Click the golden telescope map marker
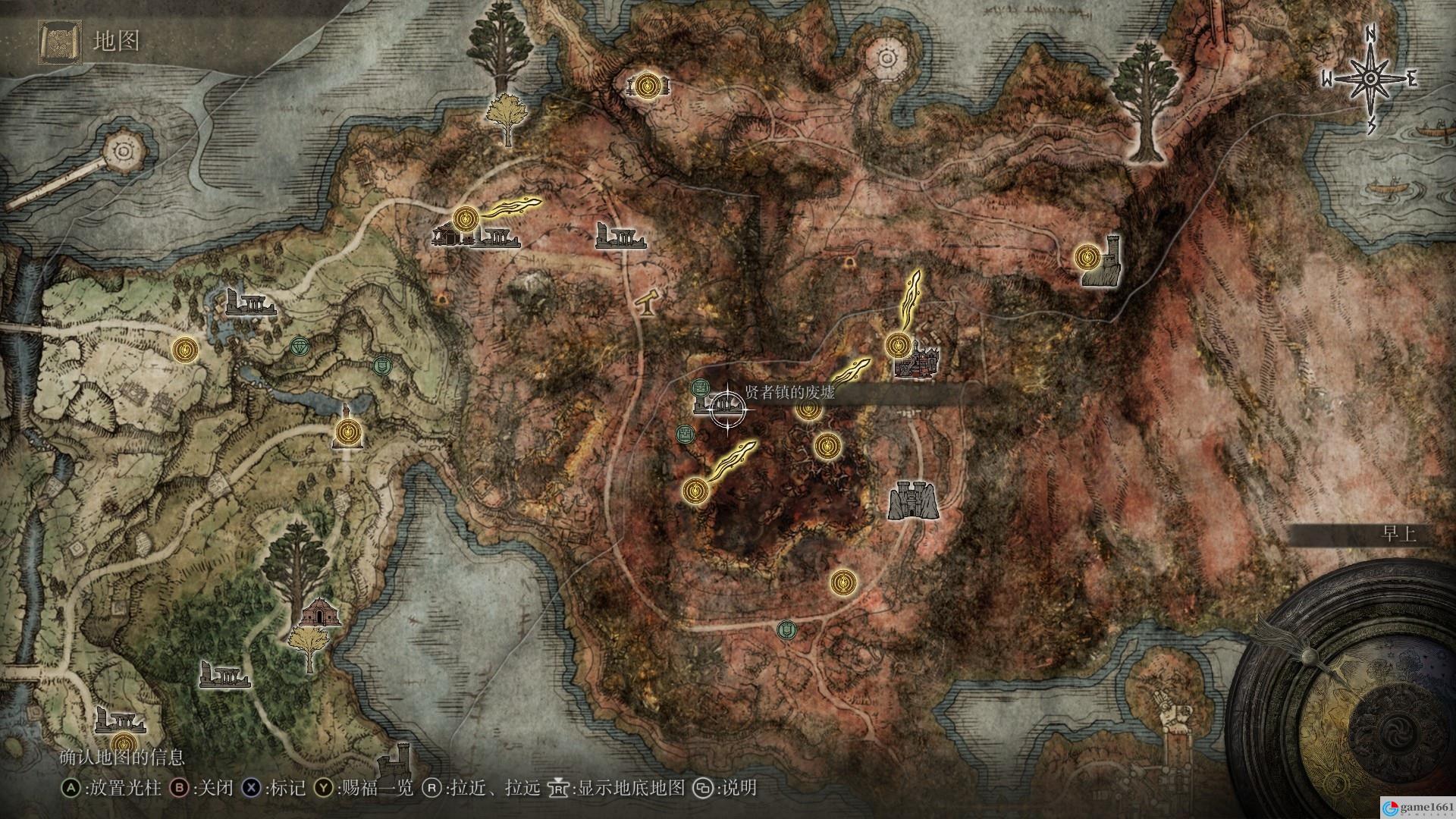Screen dimensions: 1456x819 click(x=649, y=303)
